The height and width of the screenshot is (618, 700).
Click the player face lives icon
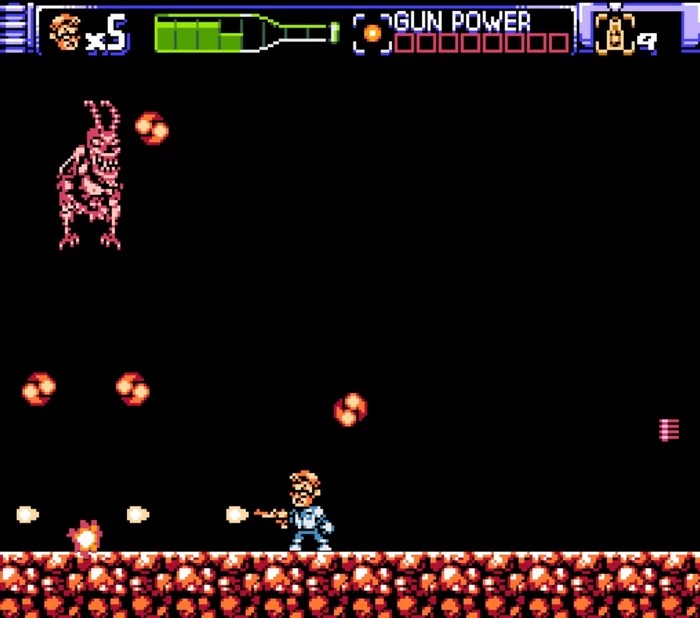[x=65, y=31]
